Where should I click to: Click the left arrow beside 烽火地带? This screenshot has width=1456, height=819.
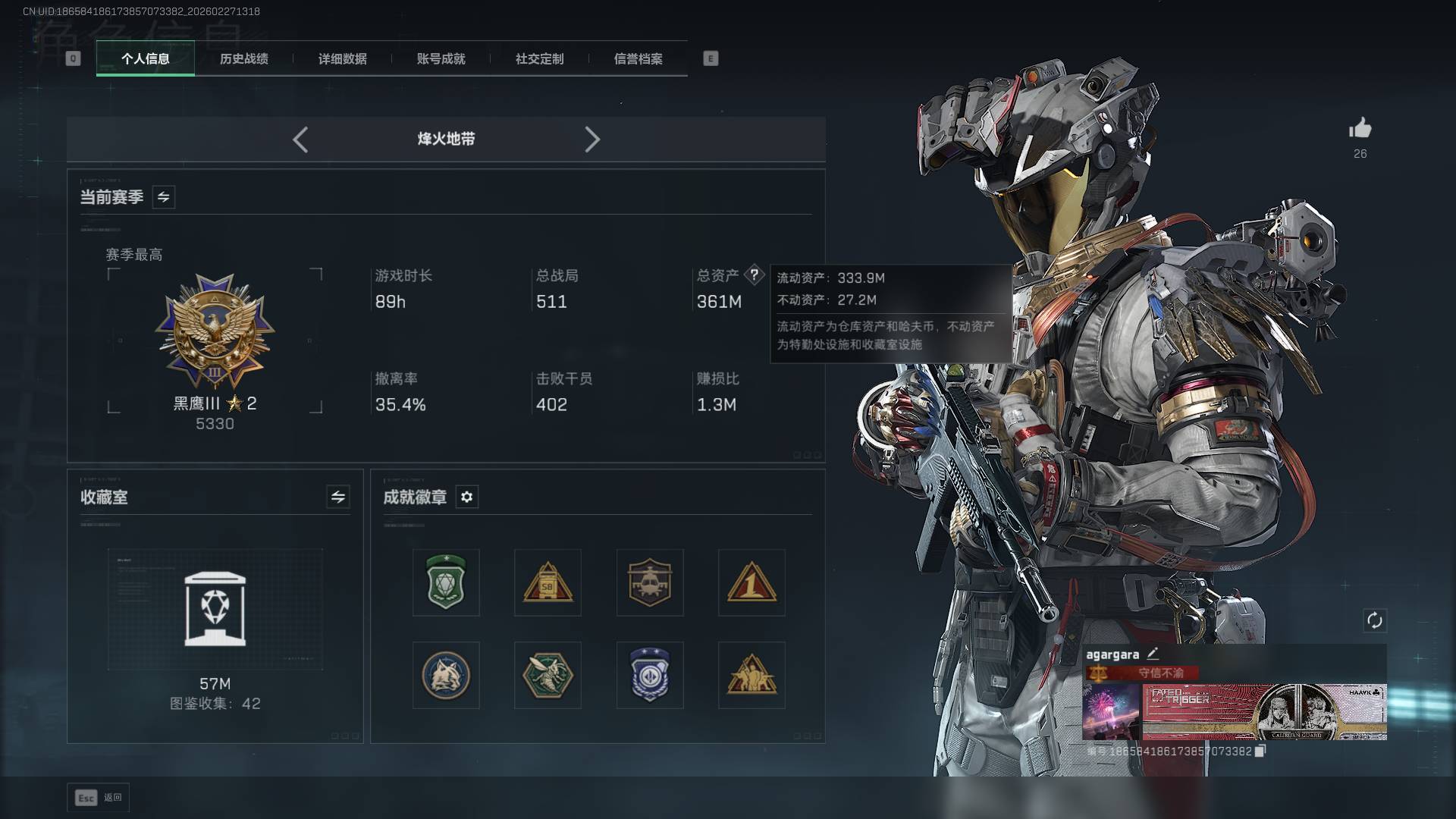click(x=300, y=140)
